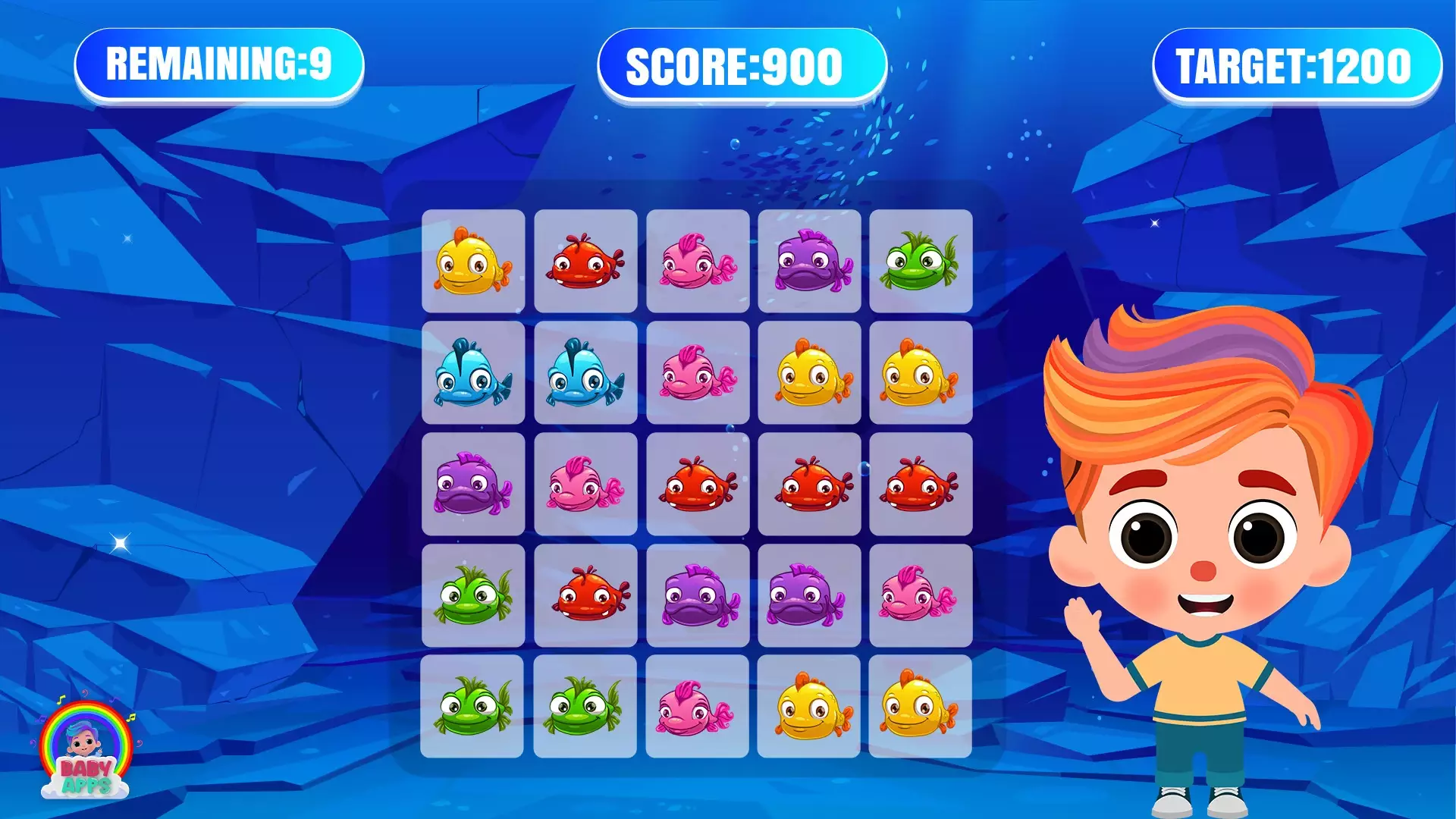Select the second green fish in bottom row
The height and width of the screenshot is (819, 1456).
click(585, 709)
